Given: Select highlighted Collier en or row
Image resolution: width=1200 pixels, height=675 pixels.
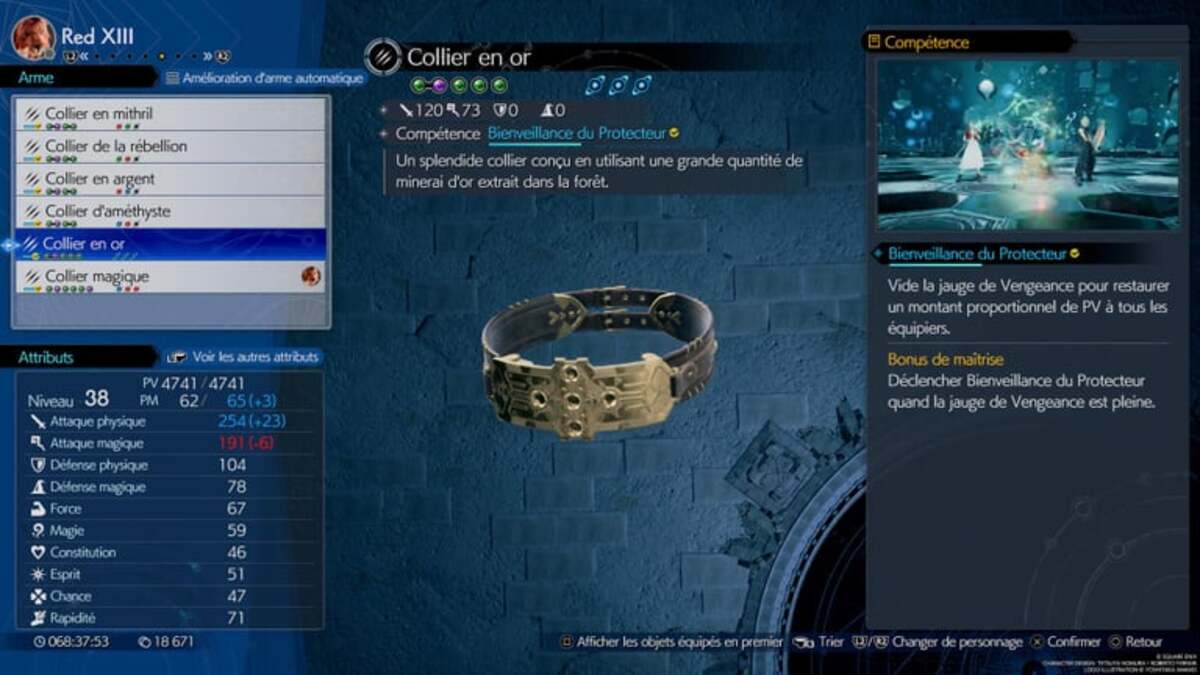Looking at the screenshot, I should point(170,244).
